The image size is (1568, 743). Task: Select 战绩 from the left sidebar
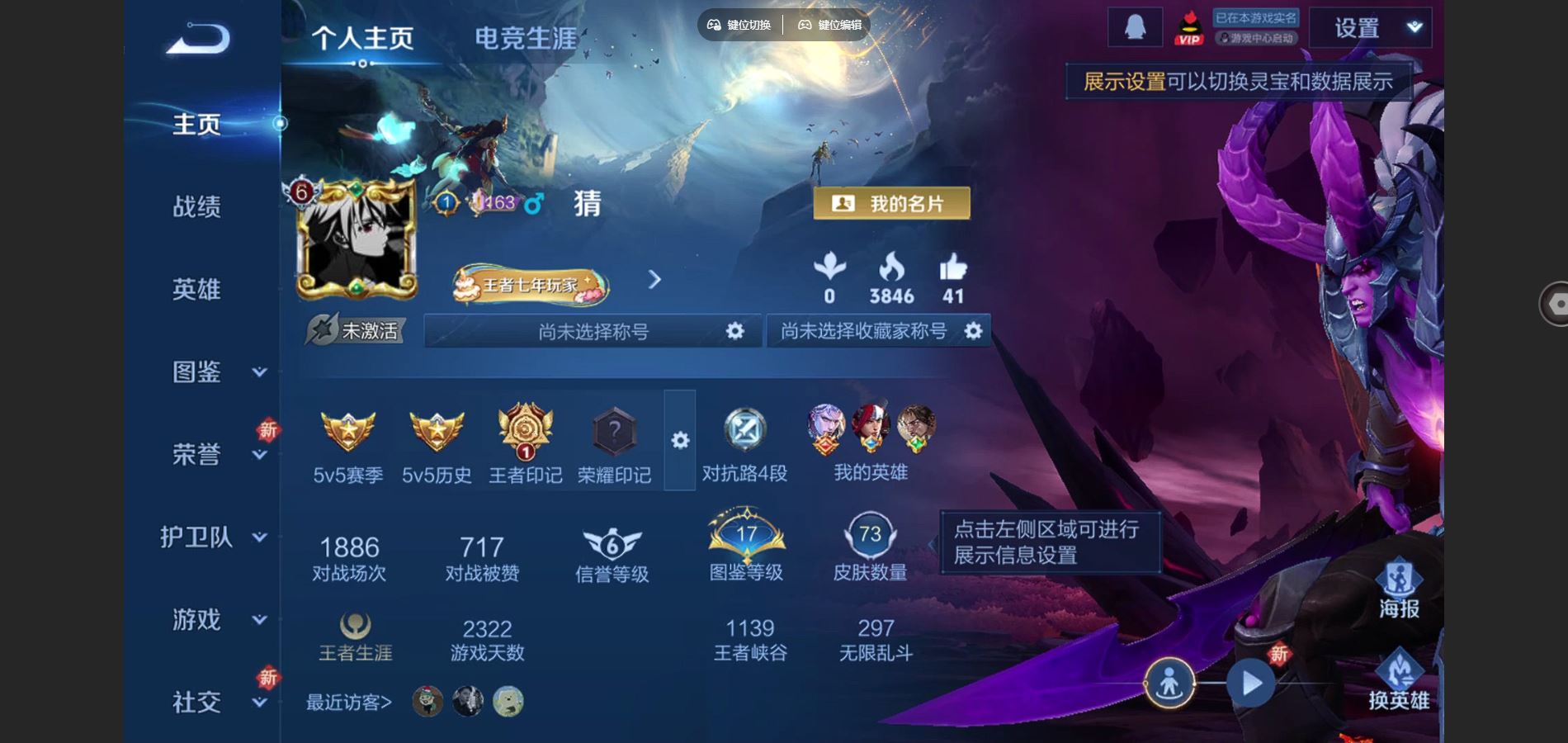point(196,207)
